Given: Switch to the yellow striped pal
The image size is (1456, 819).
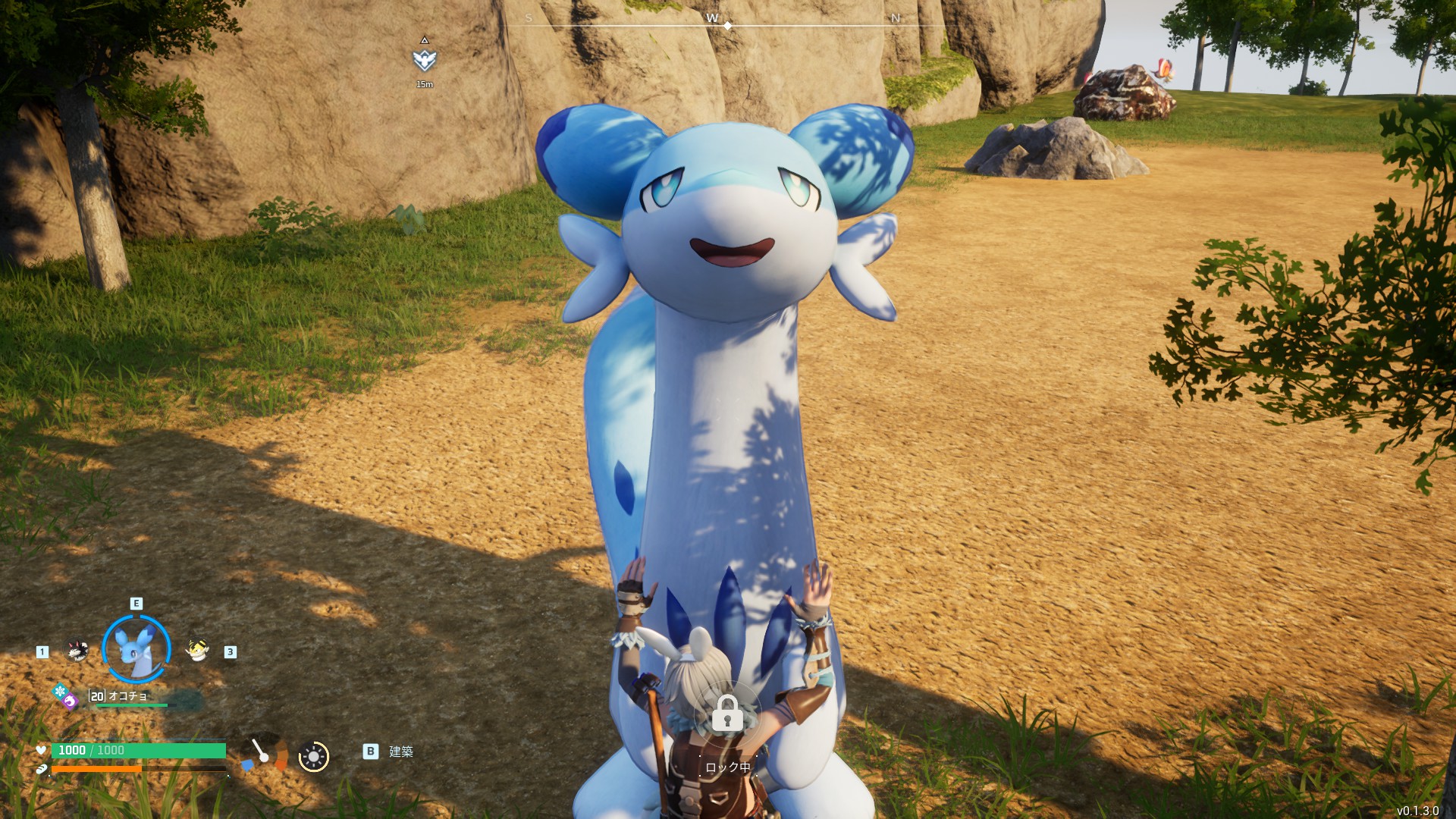Looking at the screenshot, I should coord(197,650).
